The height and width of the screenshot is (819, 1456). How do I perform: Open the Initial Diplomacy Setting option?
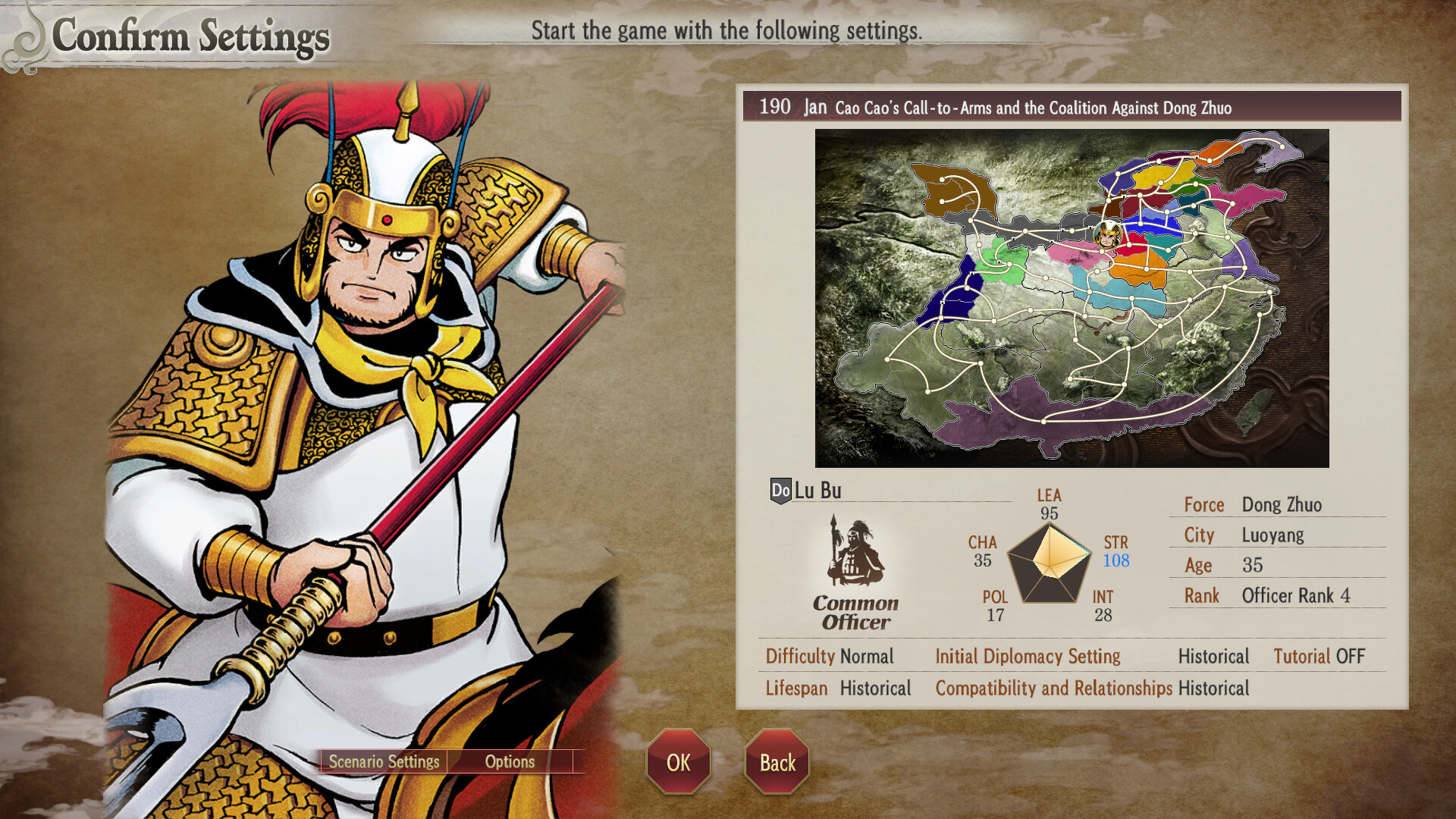coord(1028,657)
